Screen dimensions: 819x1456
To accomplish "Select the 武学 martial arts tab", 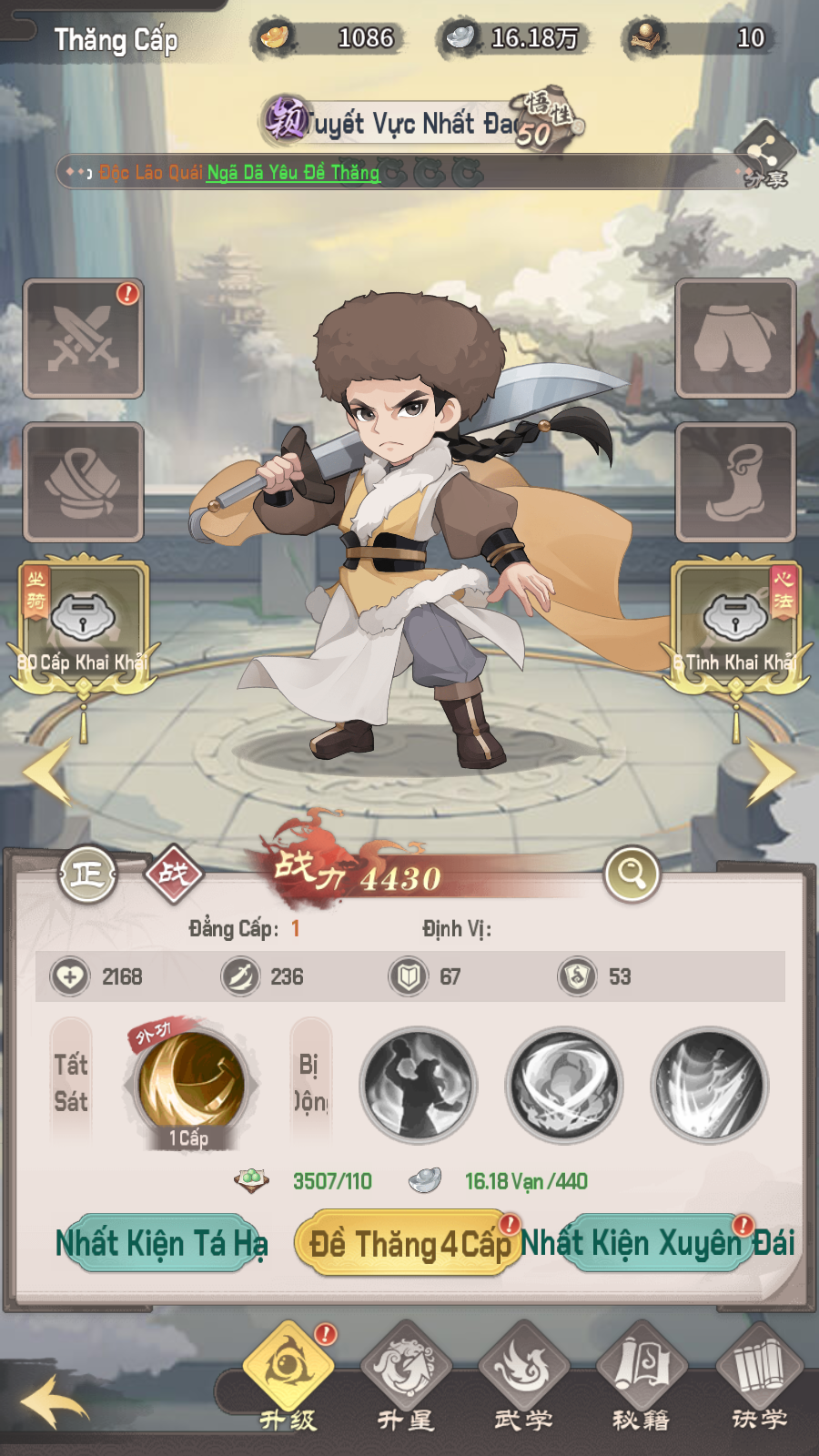I will [x=523, y=1374].
